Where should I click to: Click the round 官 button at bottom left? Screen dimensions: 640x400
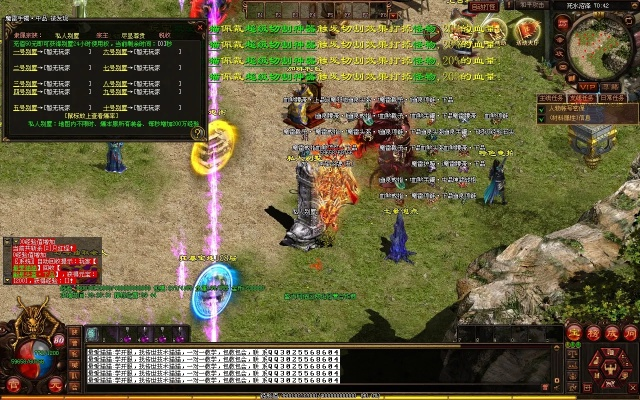13,384
